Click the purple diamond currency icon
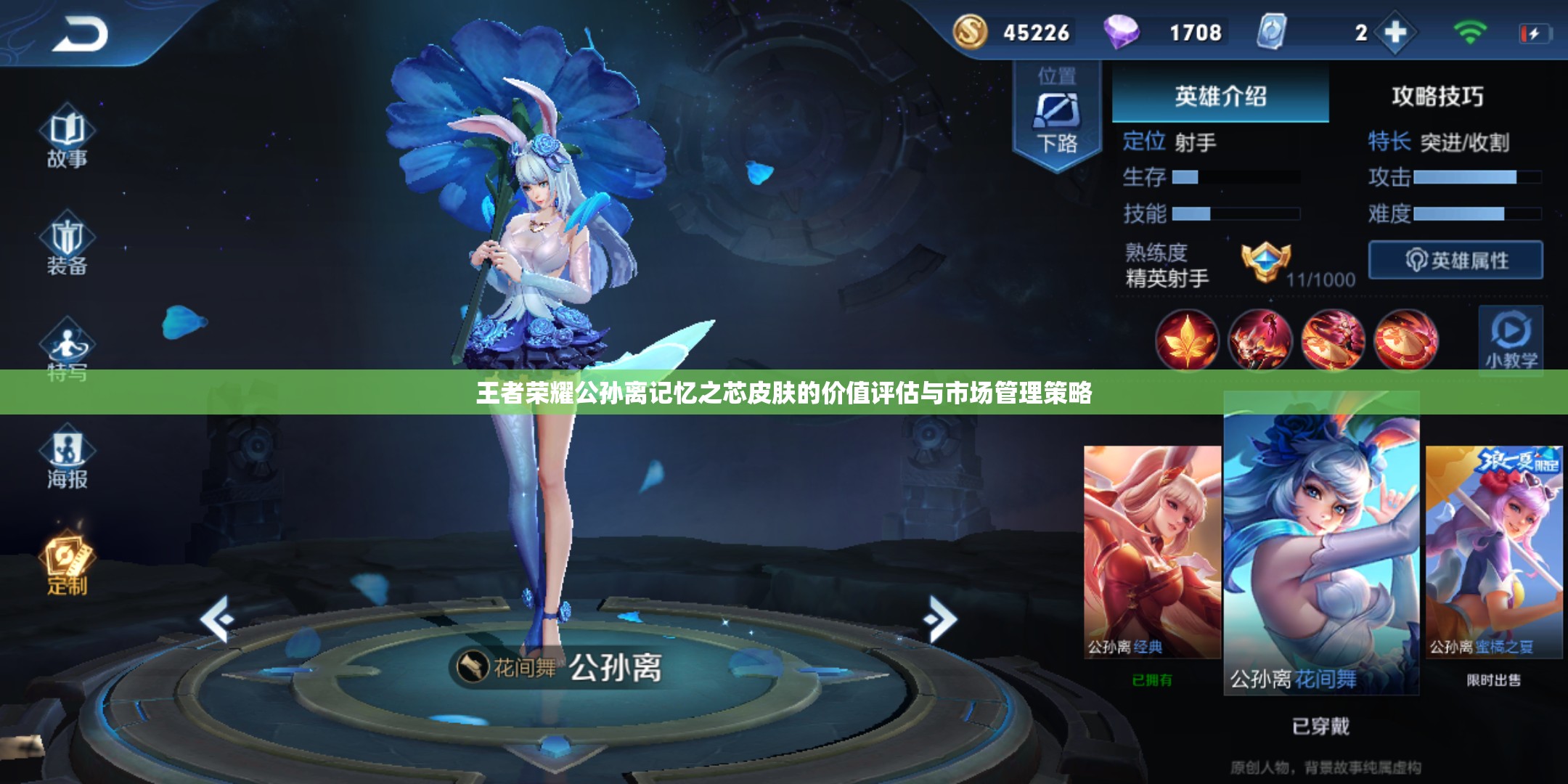Image resolution: width=1568 pixels, height=784 pixels. pos(1124,32)
